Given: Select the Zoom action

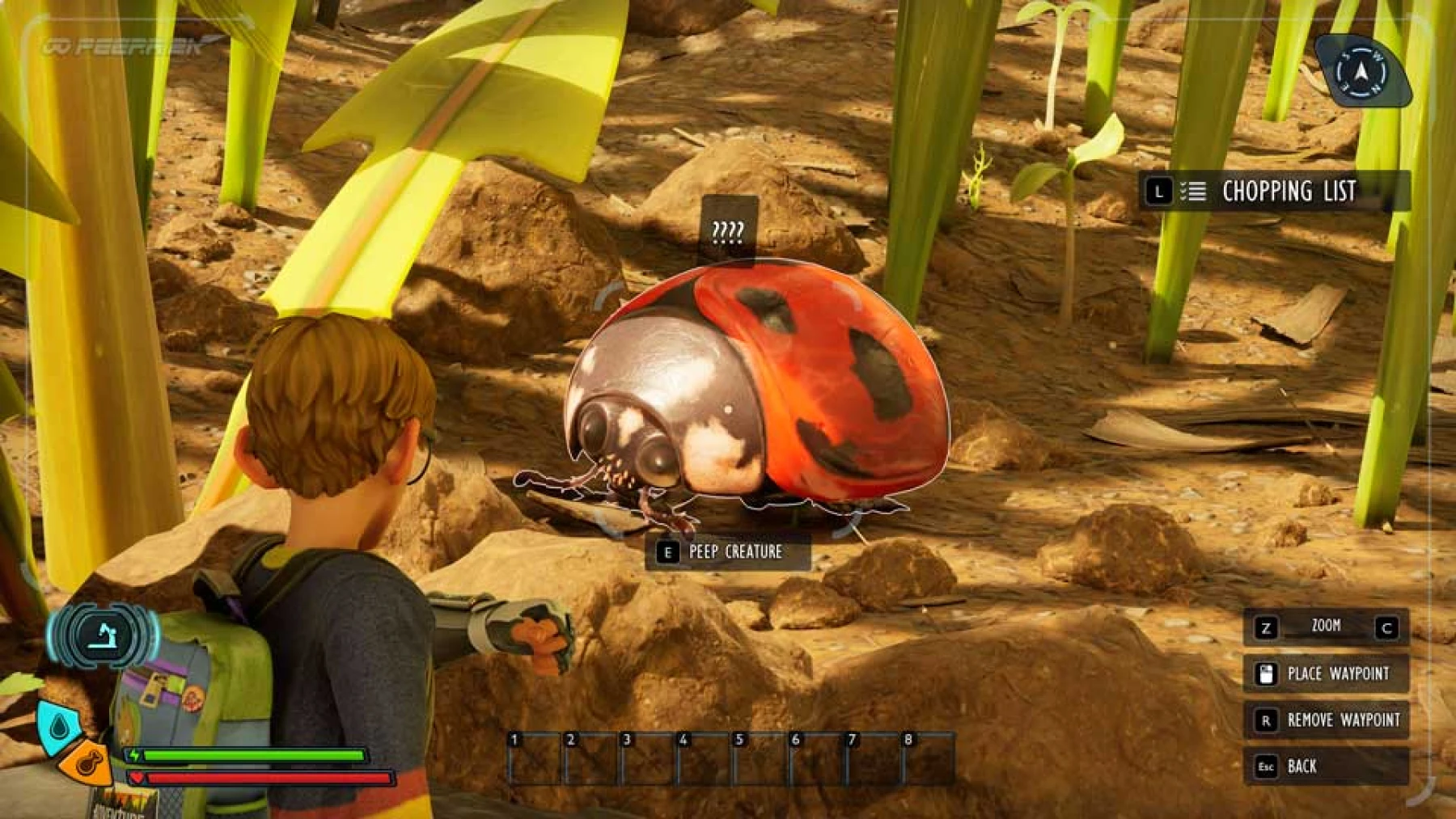Looking at the screenshot, I should (x=1327, y=626).
